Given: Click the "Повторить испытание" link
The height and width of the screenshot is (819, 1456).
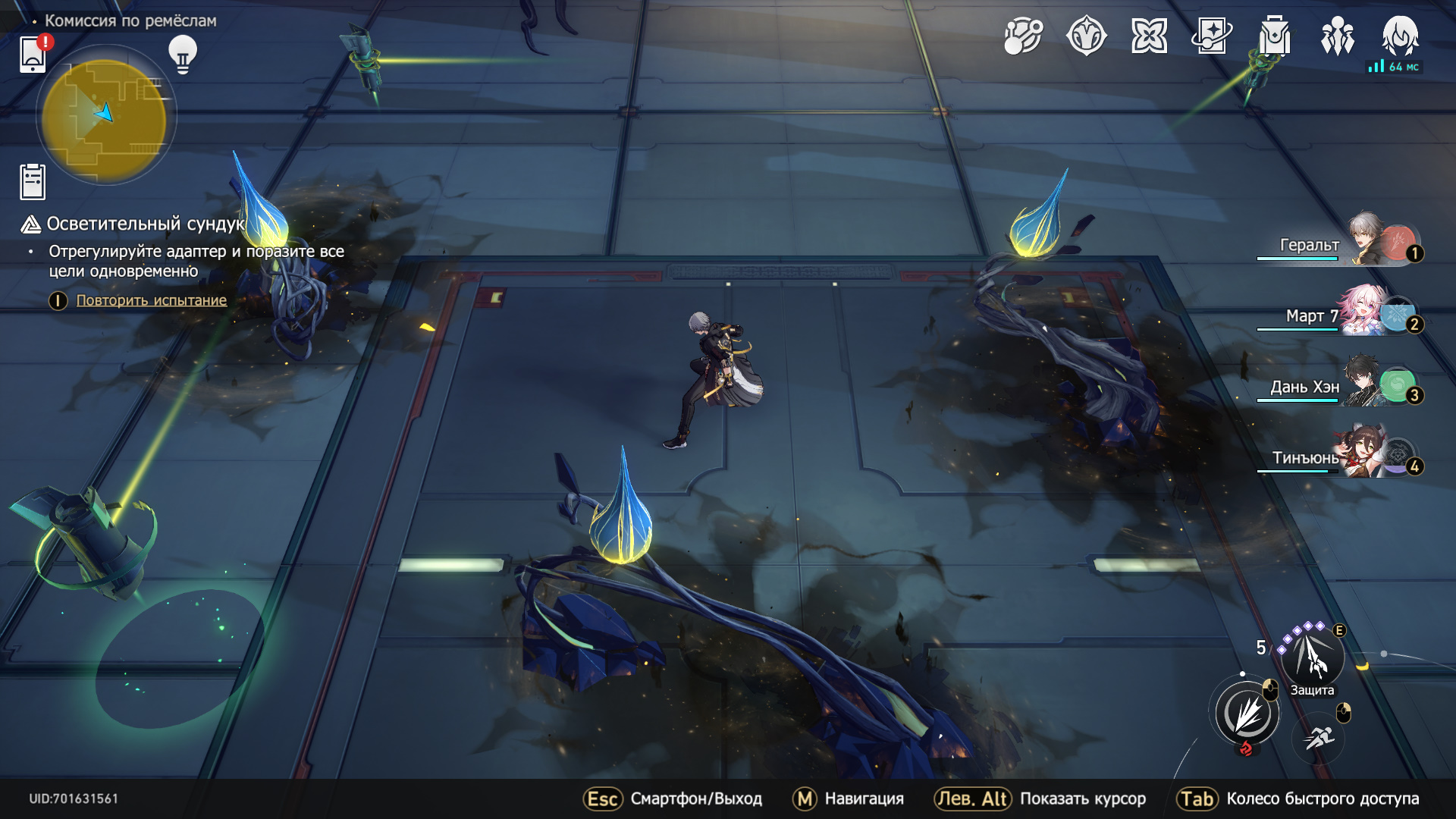Looking at the screenshot, I should pyautogui.click(x=152, y=300).
